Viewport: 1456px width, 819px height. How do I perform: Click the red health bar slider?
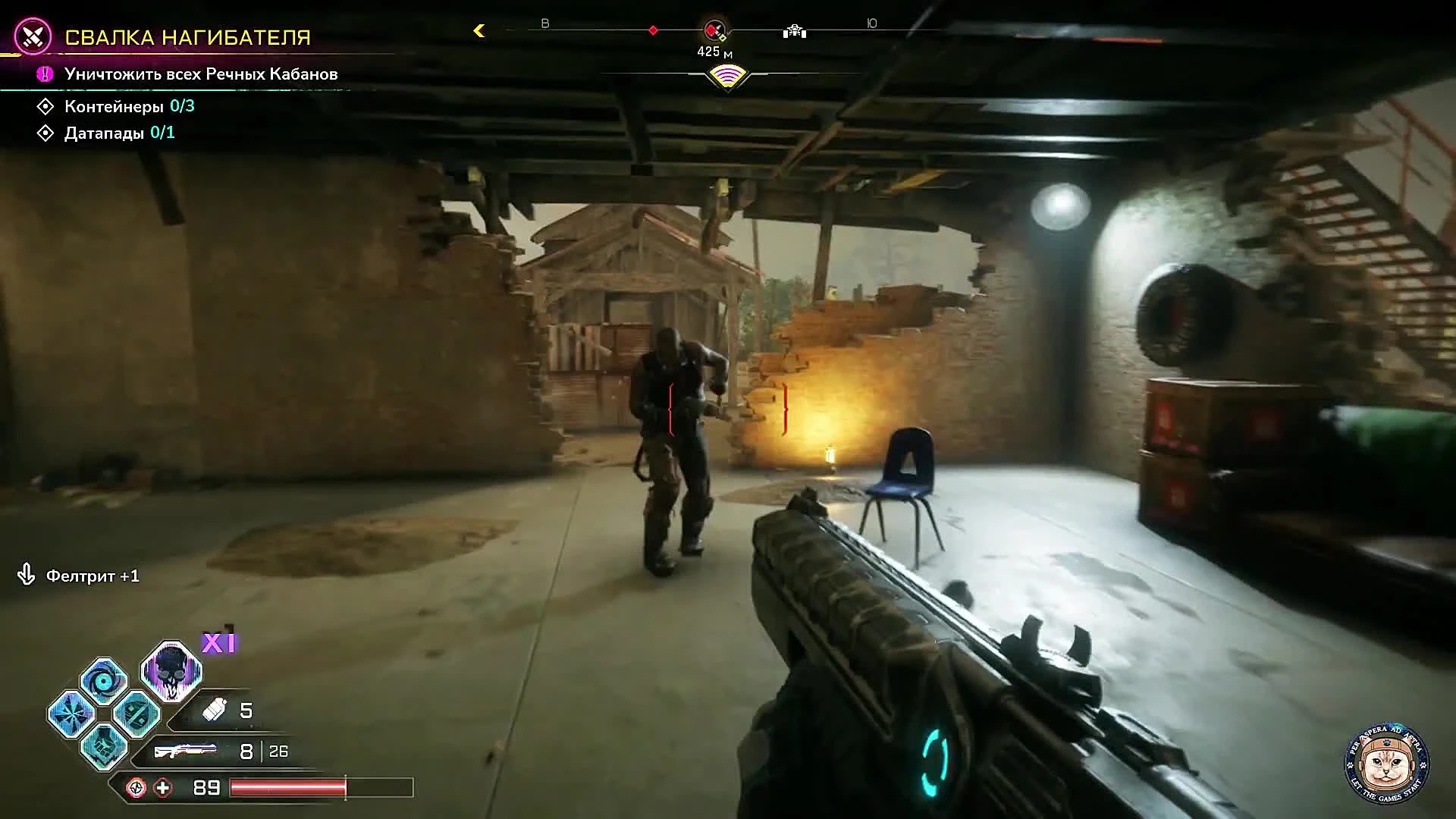tap(288, 787)
